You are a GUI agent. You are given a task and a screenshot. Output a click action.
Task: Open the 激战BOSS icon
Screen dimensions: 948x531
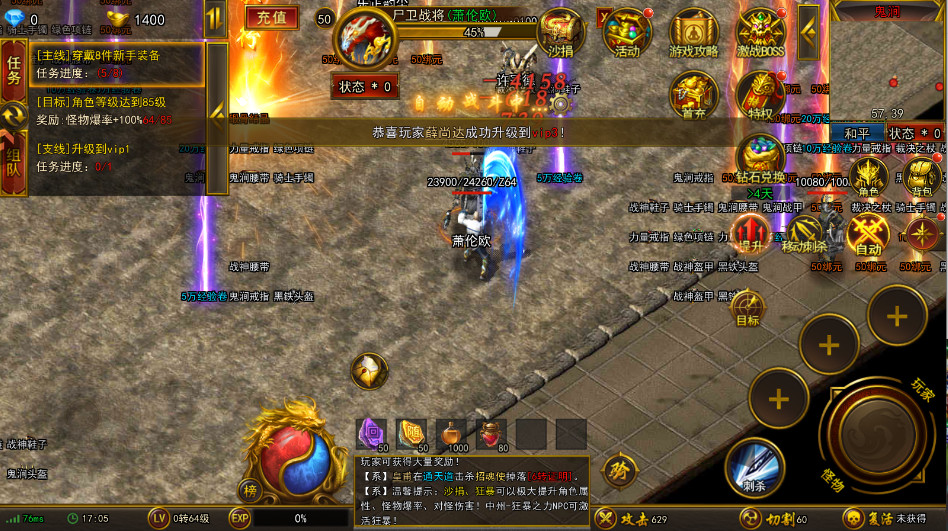point(760,34)
